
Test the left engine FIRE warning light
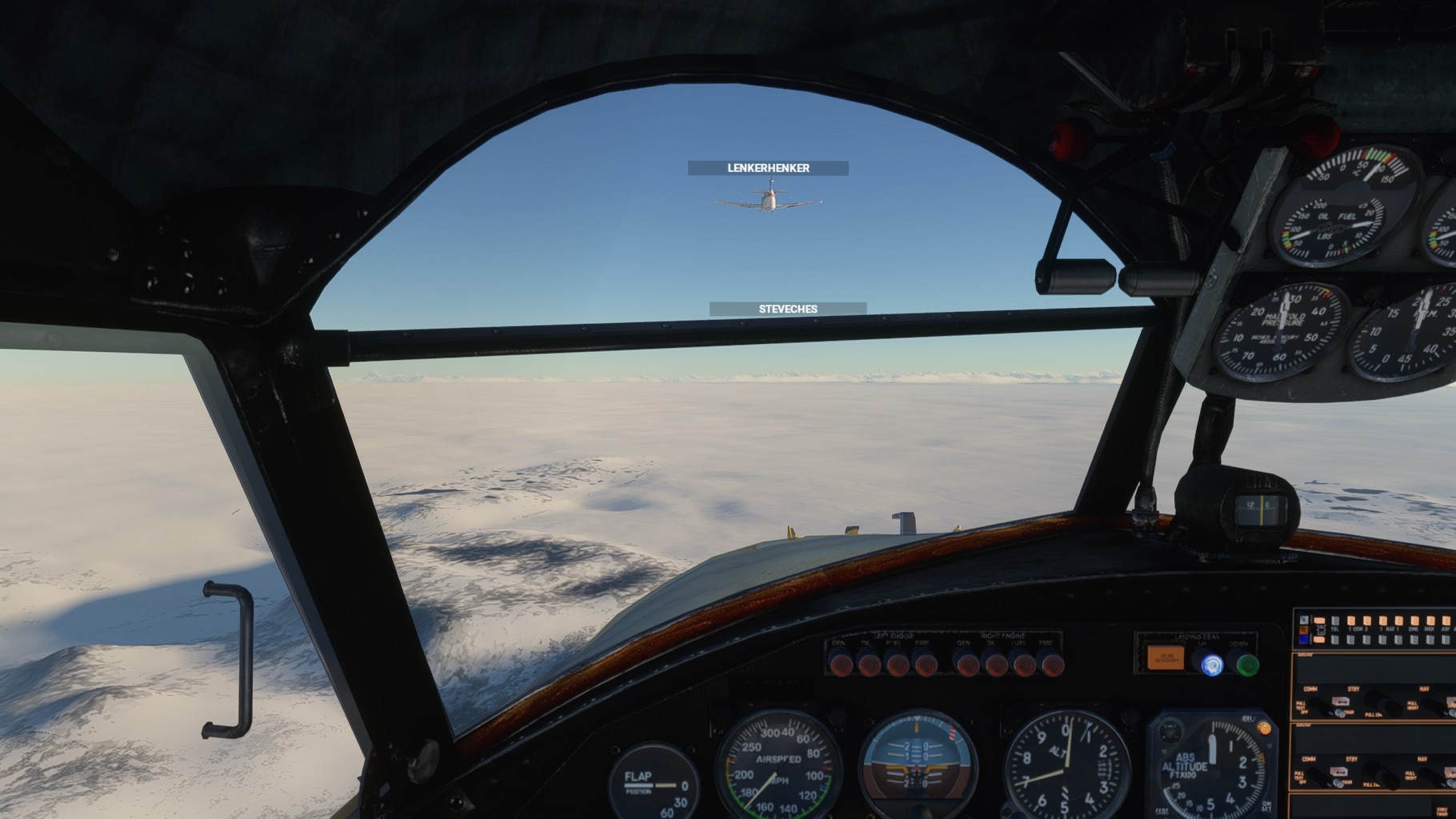(925, 663)
